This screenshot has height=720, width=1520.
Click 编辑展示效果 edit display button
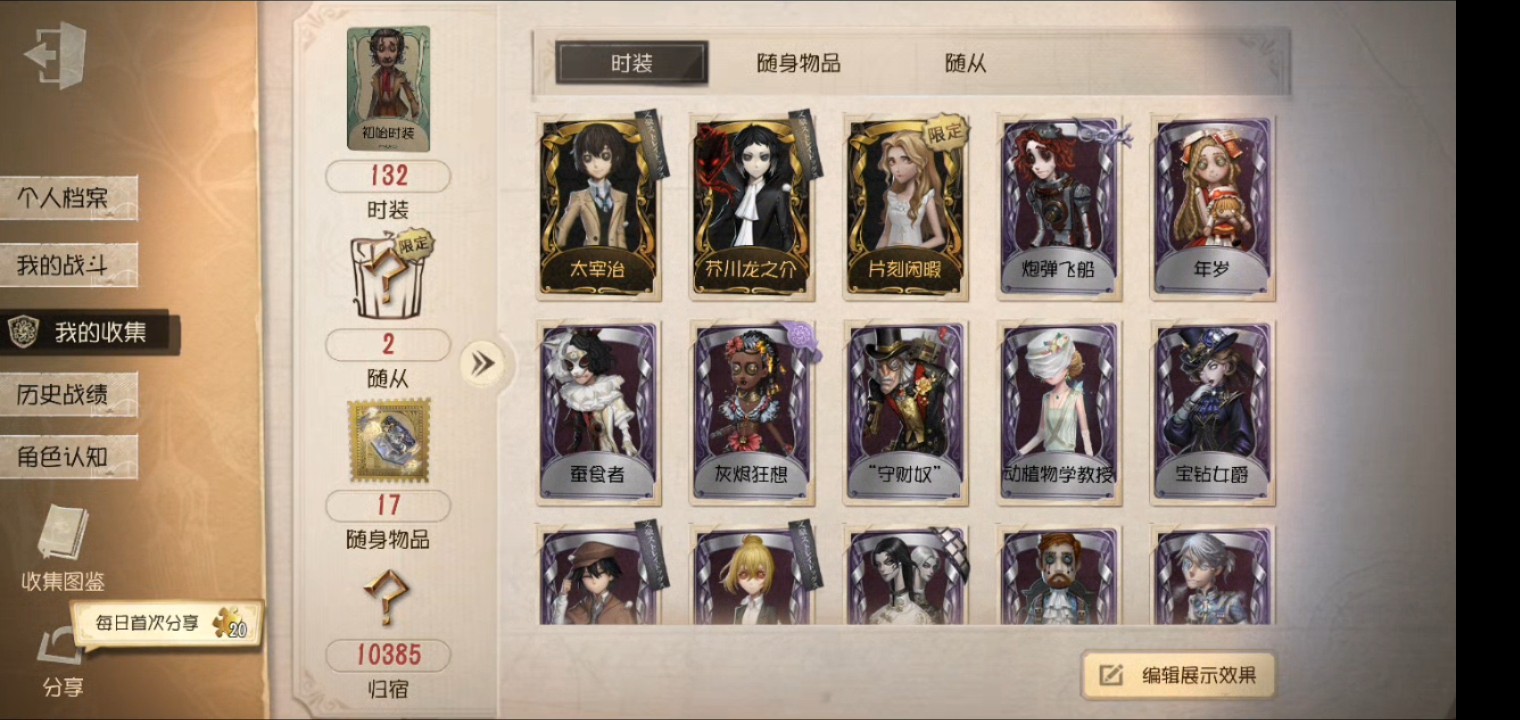(1180, 675)
